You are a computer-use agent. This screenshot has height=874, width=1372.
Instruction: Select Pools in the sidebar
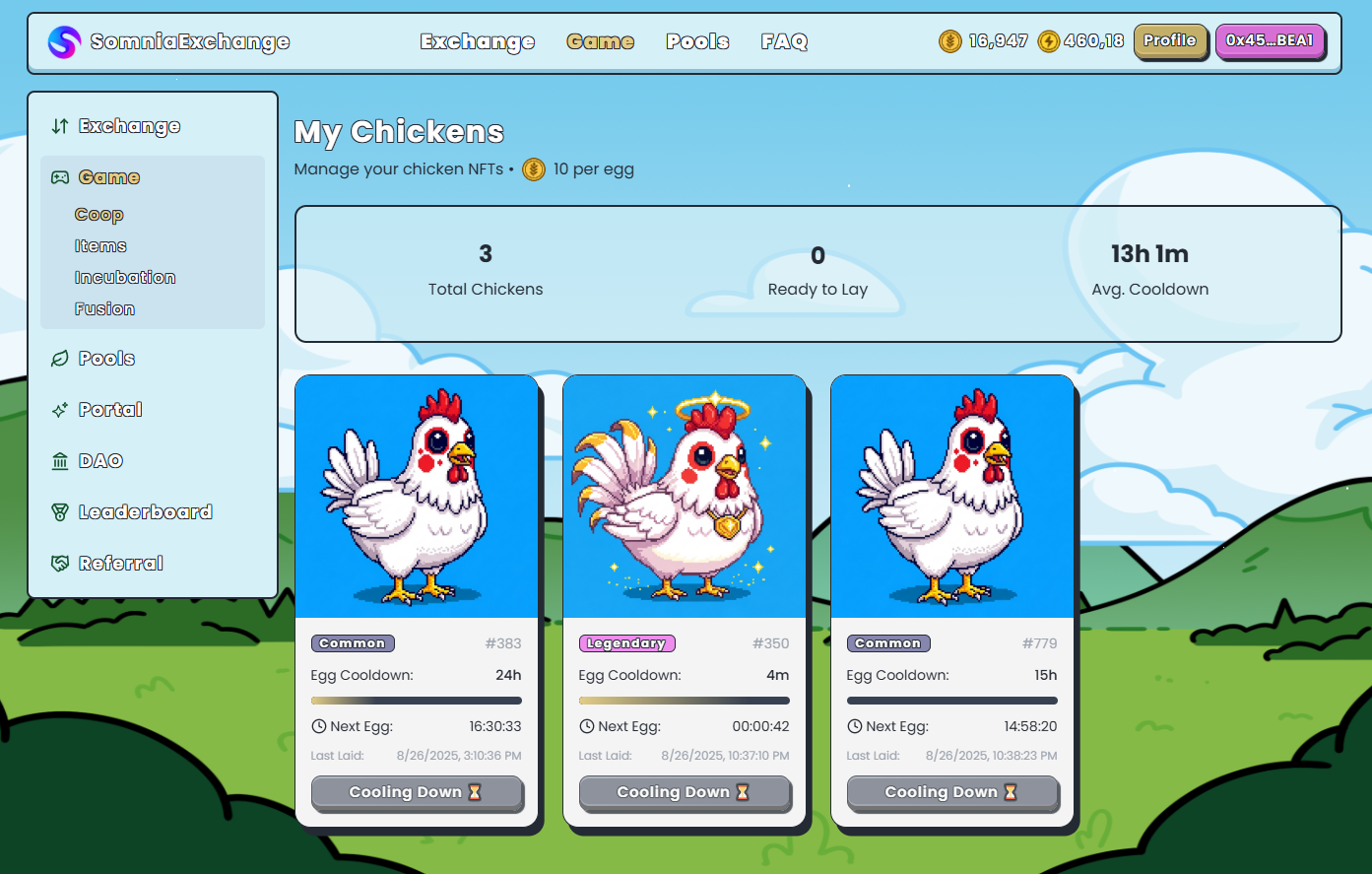click(x=106, y=359)
